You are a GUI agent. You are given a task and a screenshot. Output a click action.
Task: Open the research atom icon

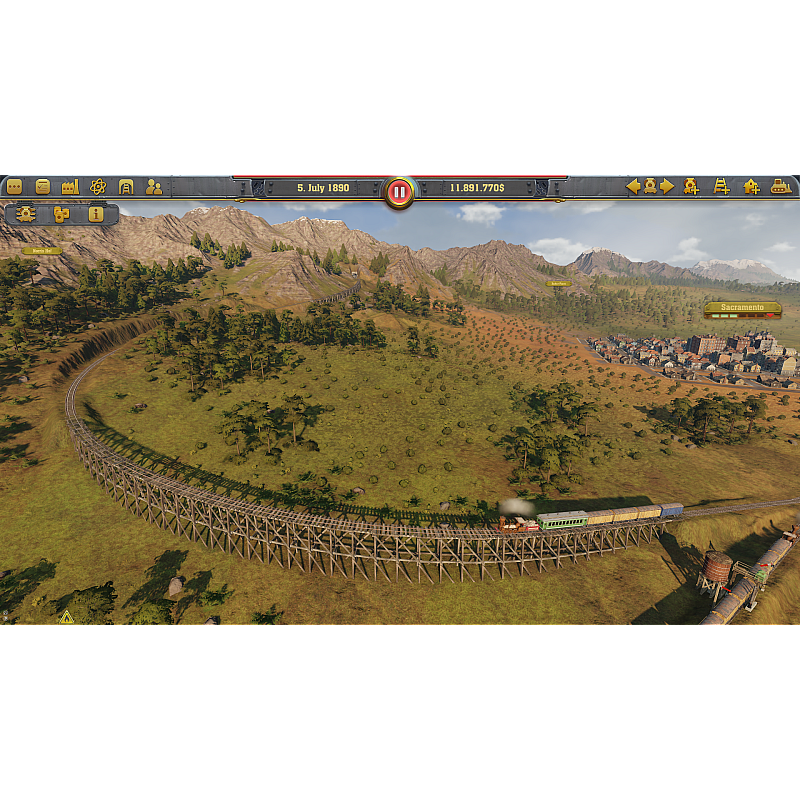click(x=98, y=186)
